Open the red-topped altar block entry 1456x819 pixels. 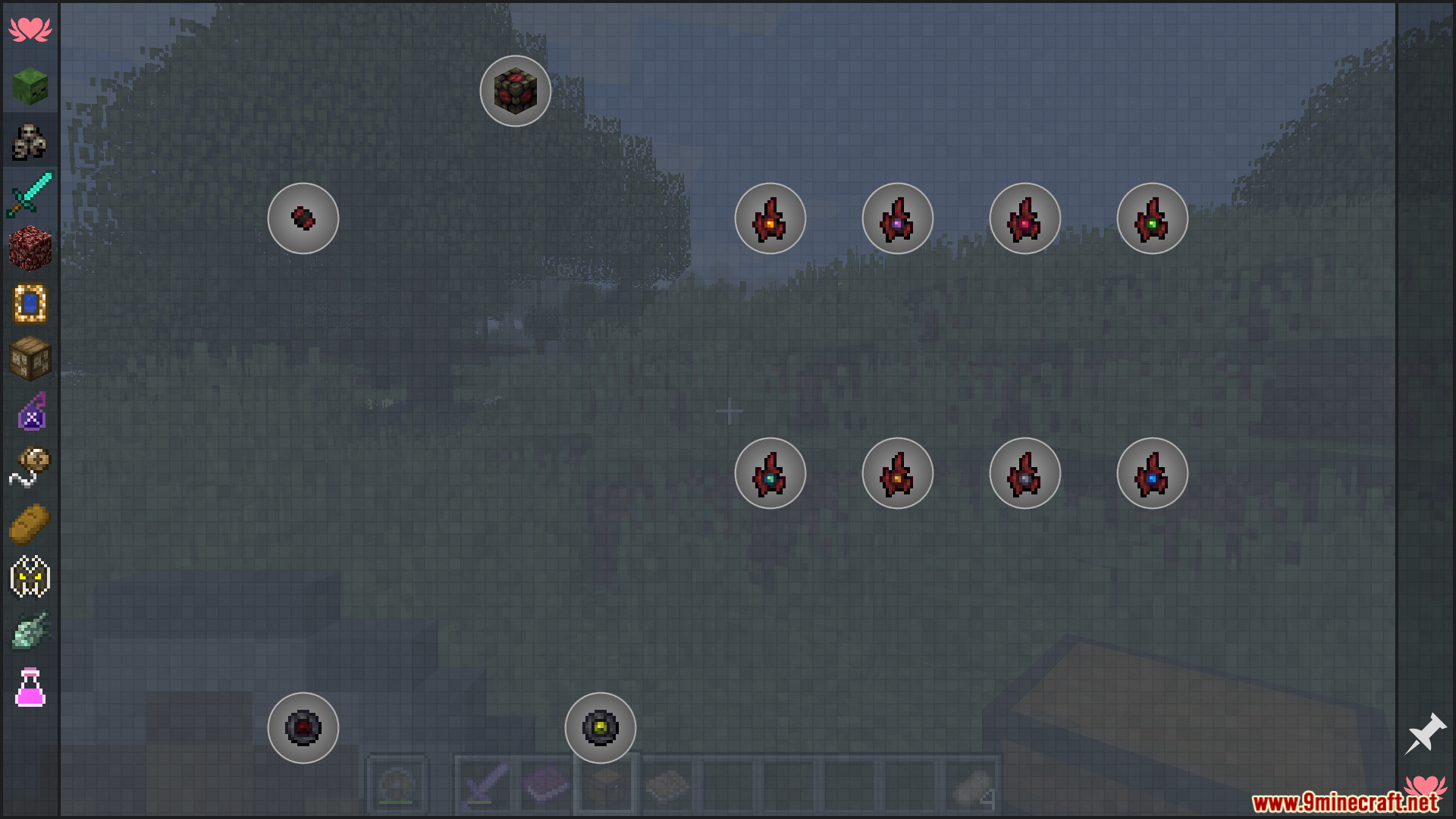(x=516, y=91)
